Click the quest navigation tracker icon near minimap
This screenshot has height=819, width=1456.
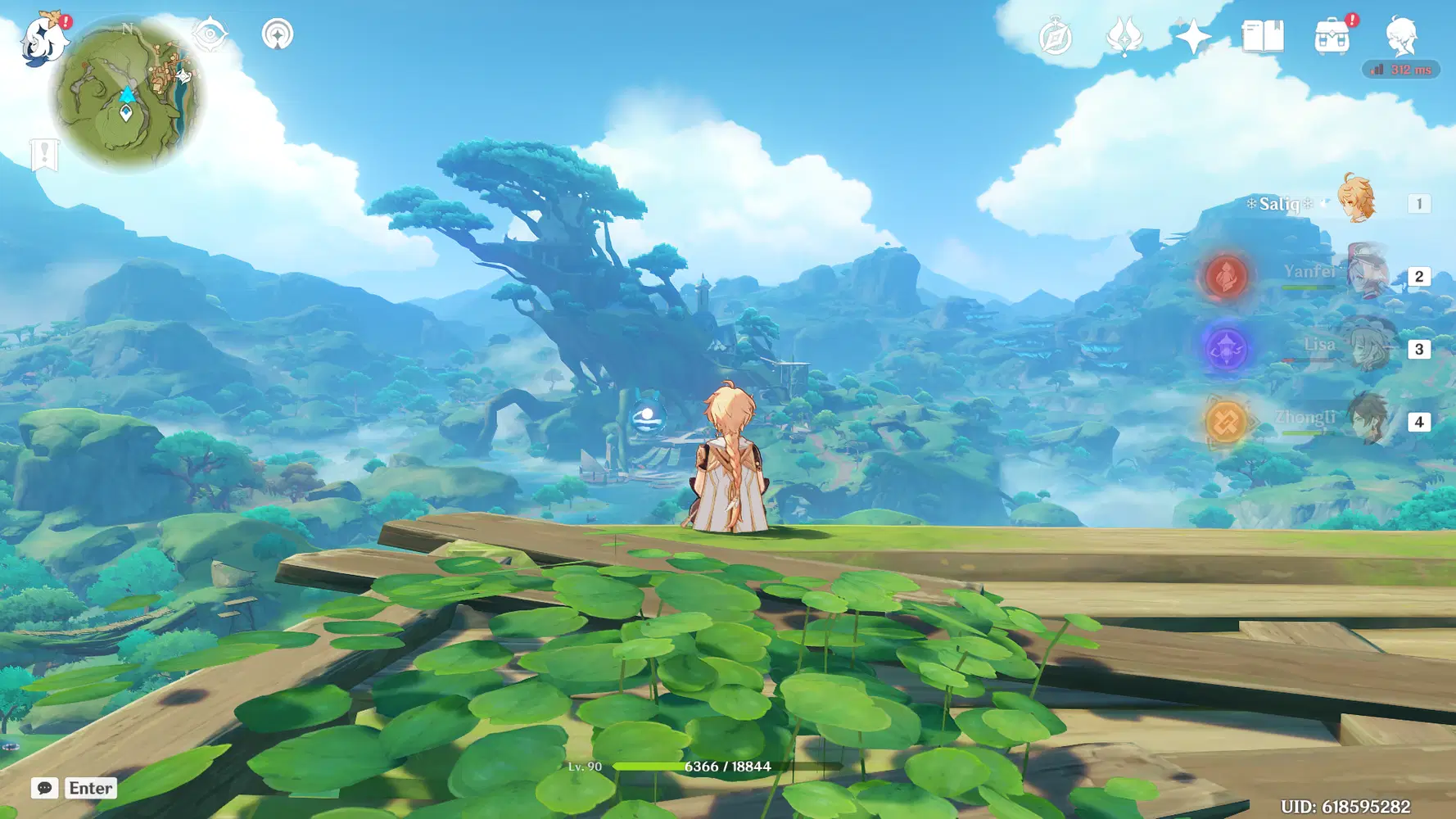point(279,35)
